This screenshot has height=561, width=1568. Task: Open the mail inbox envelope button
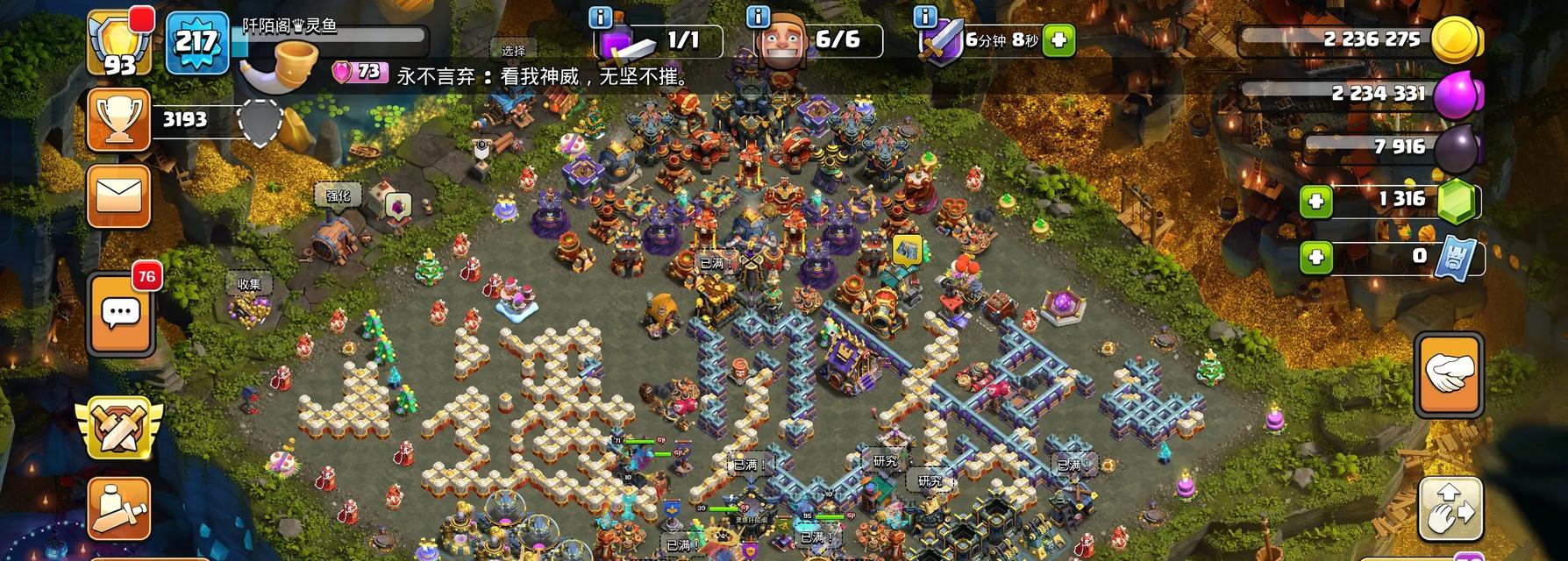click(119, 196)
